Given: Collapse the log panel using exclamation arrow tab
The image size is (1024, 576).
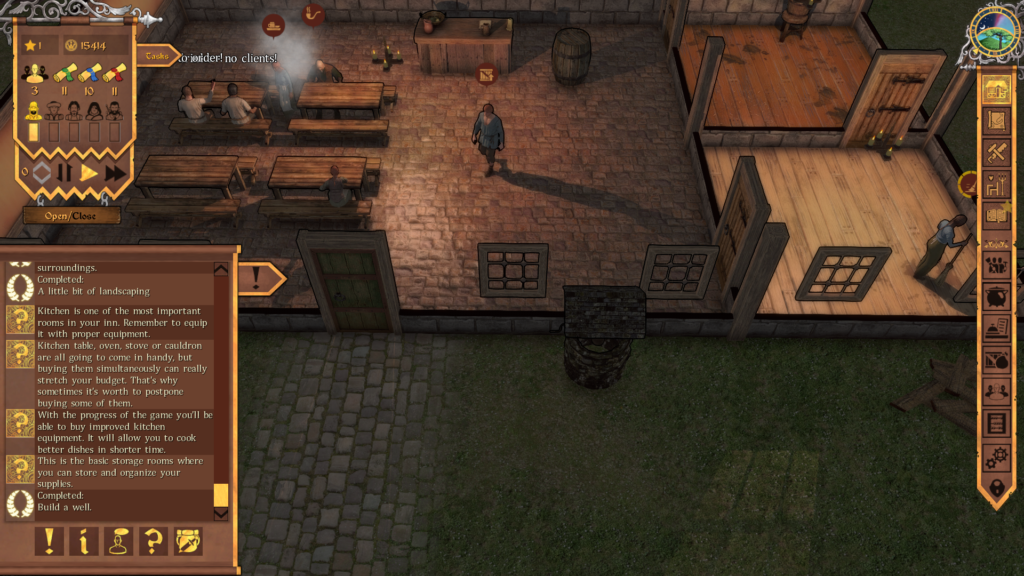Looking at the screenshot, I should click(260, 279).
